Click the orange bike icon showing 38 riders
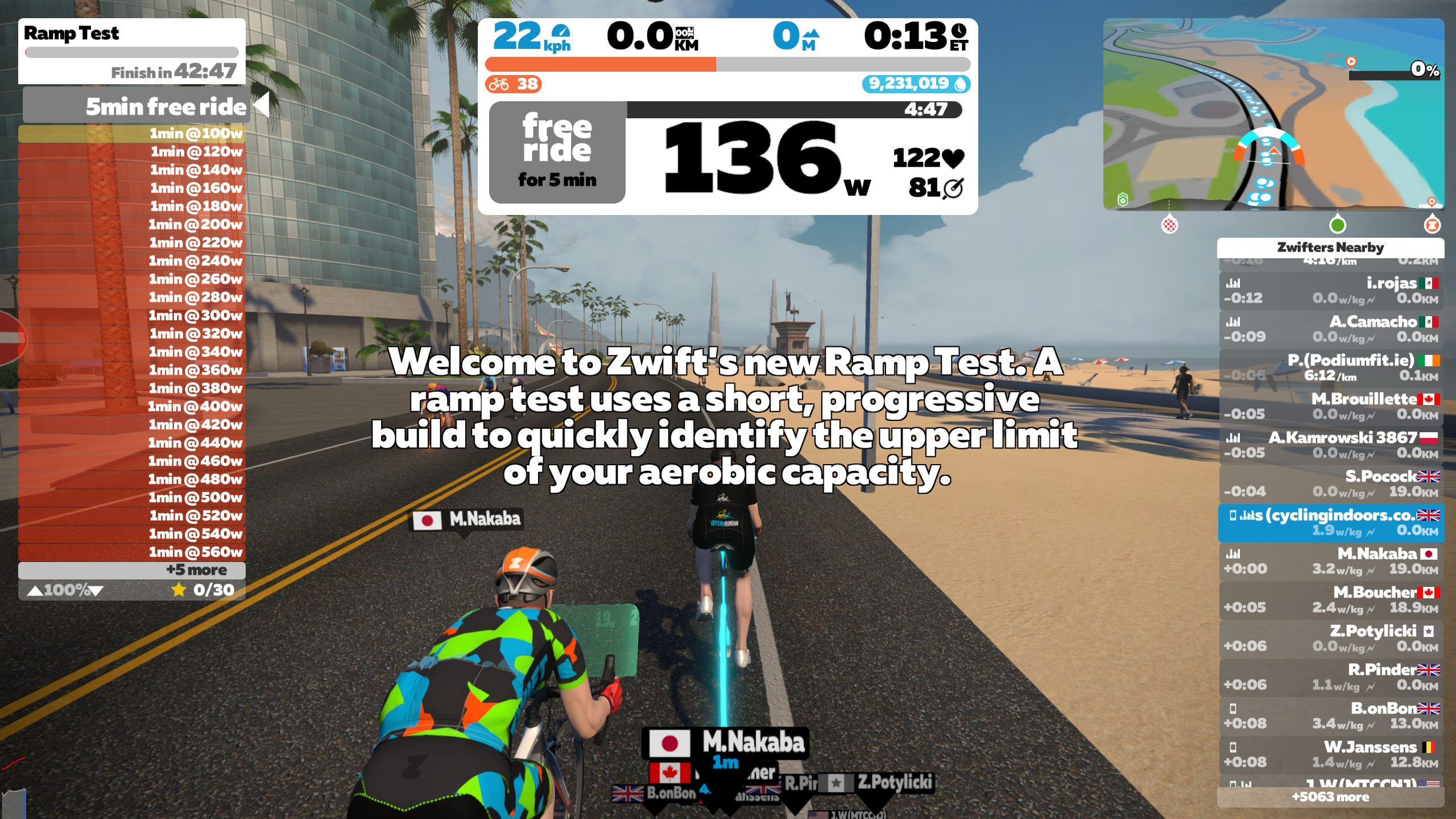 499,85
